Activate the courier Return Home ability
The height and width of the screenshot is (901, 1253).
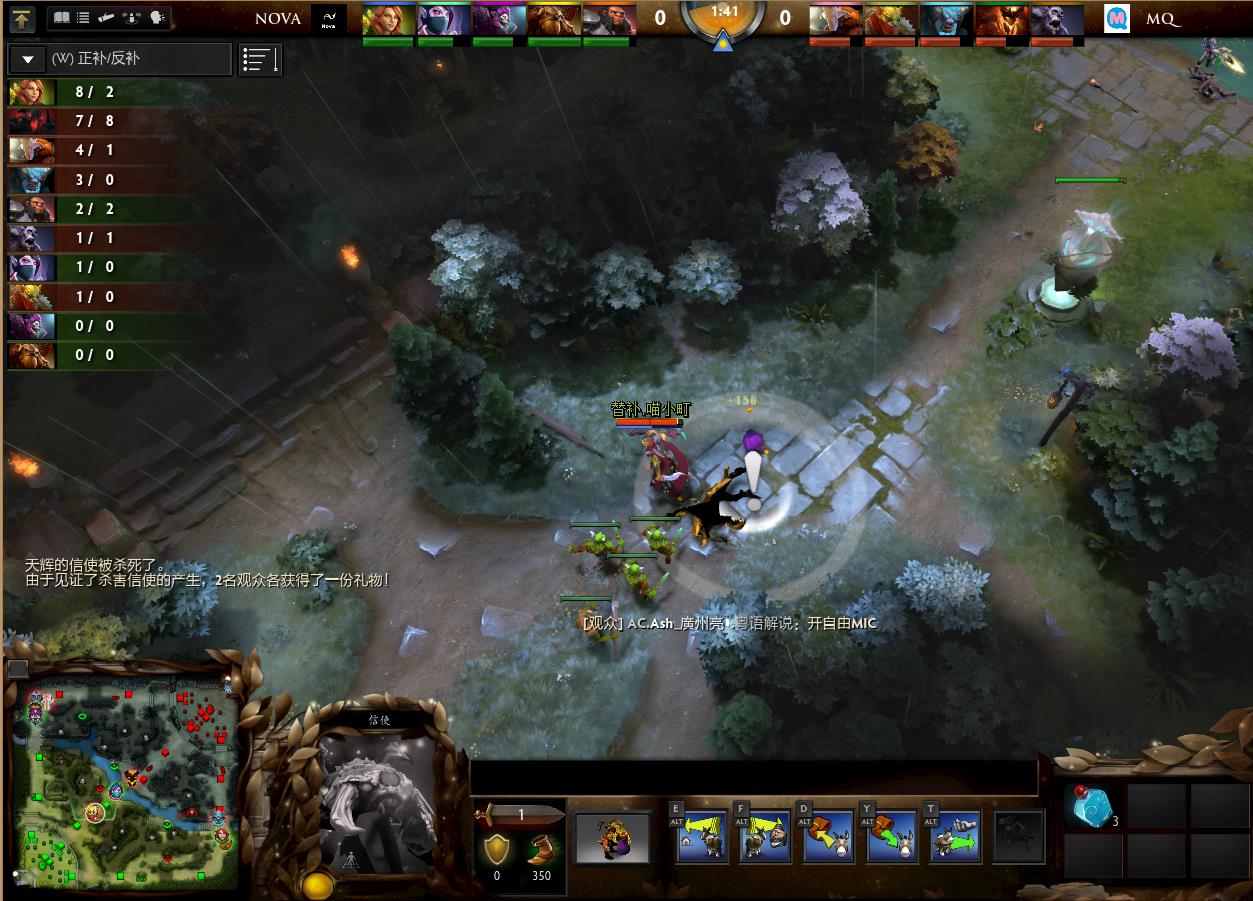tap(703, 838)
